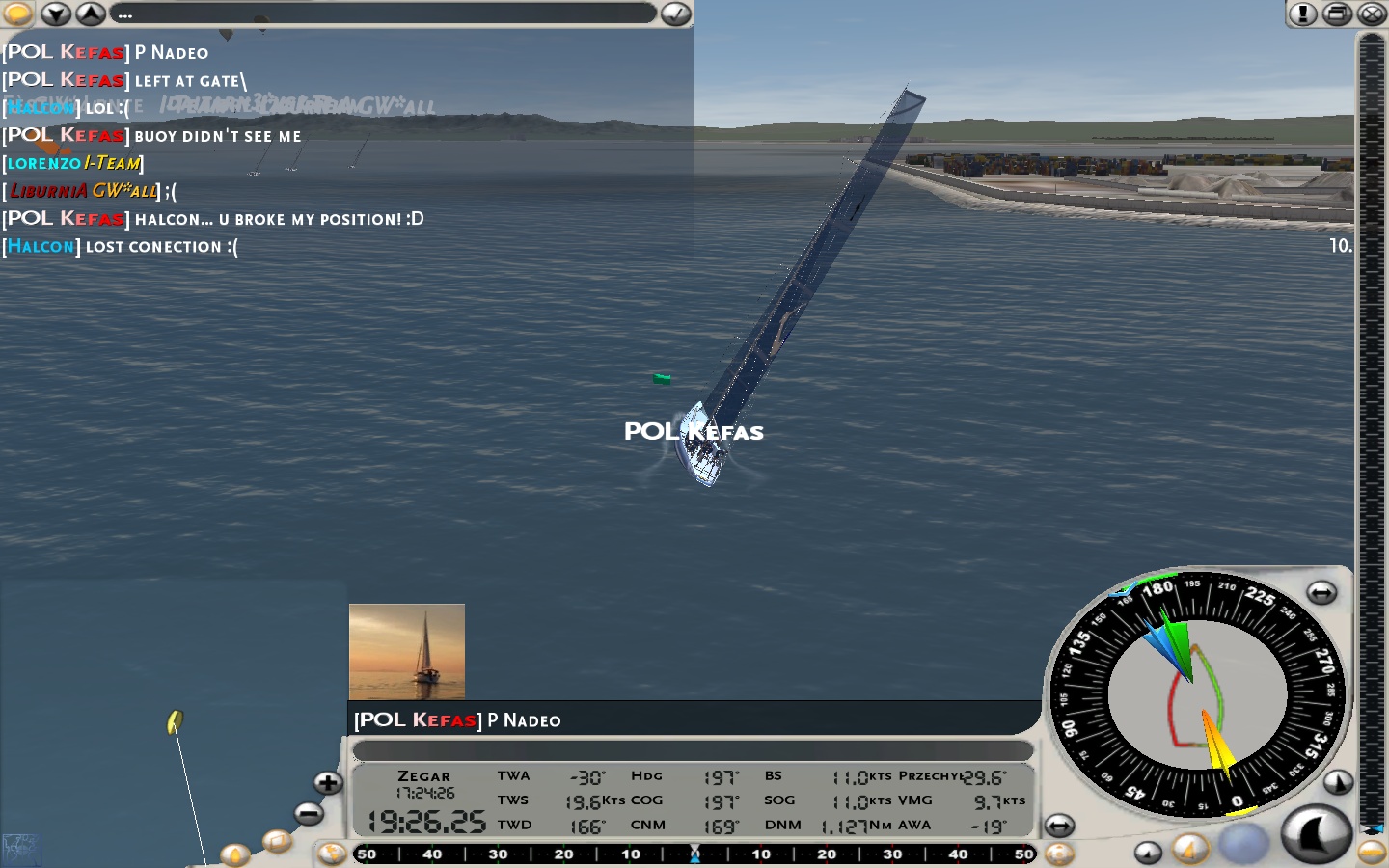The image size is (1389, 868).
Task: Click the chat scroll-up arrow button
Action: (91, 14)
